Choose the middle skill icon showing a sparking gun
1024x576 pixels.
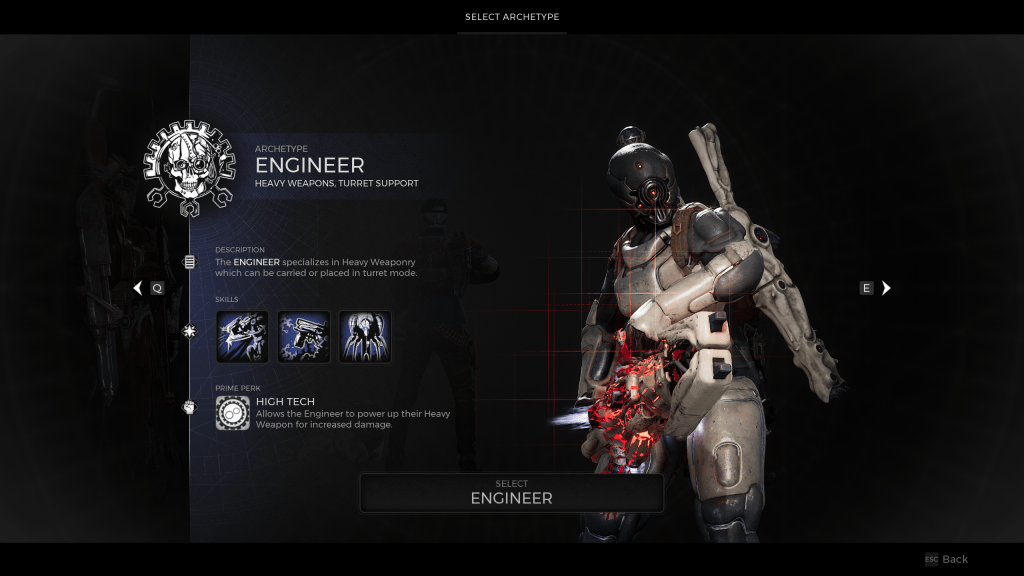click(303, 336)
